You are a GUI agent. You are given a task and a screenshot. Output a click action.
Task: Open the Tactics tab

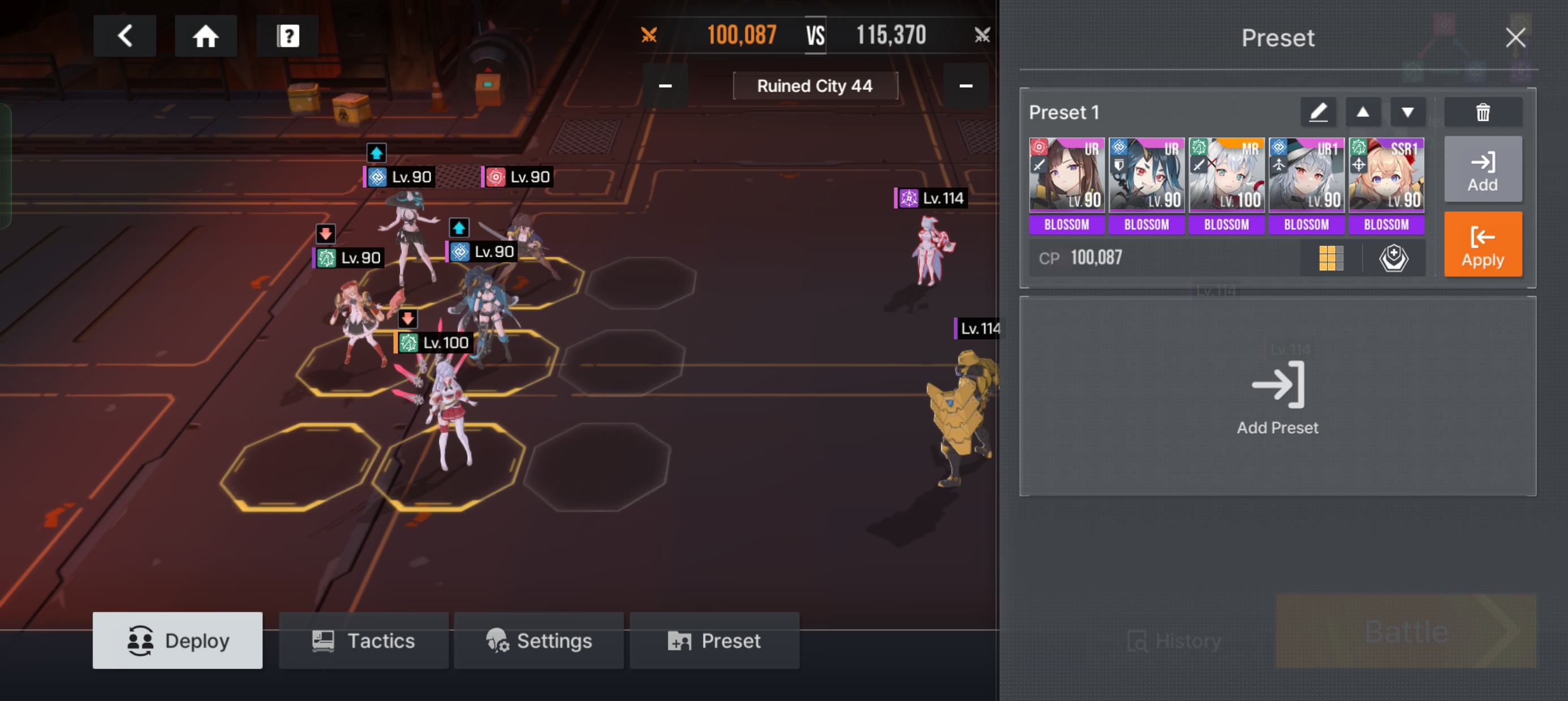pos(363,641)
